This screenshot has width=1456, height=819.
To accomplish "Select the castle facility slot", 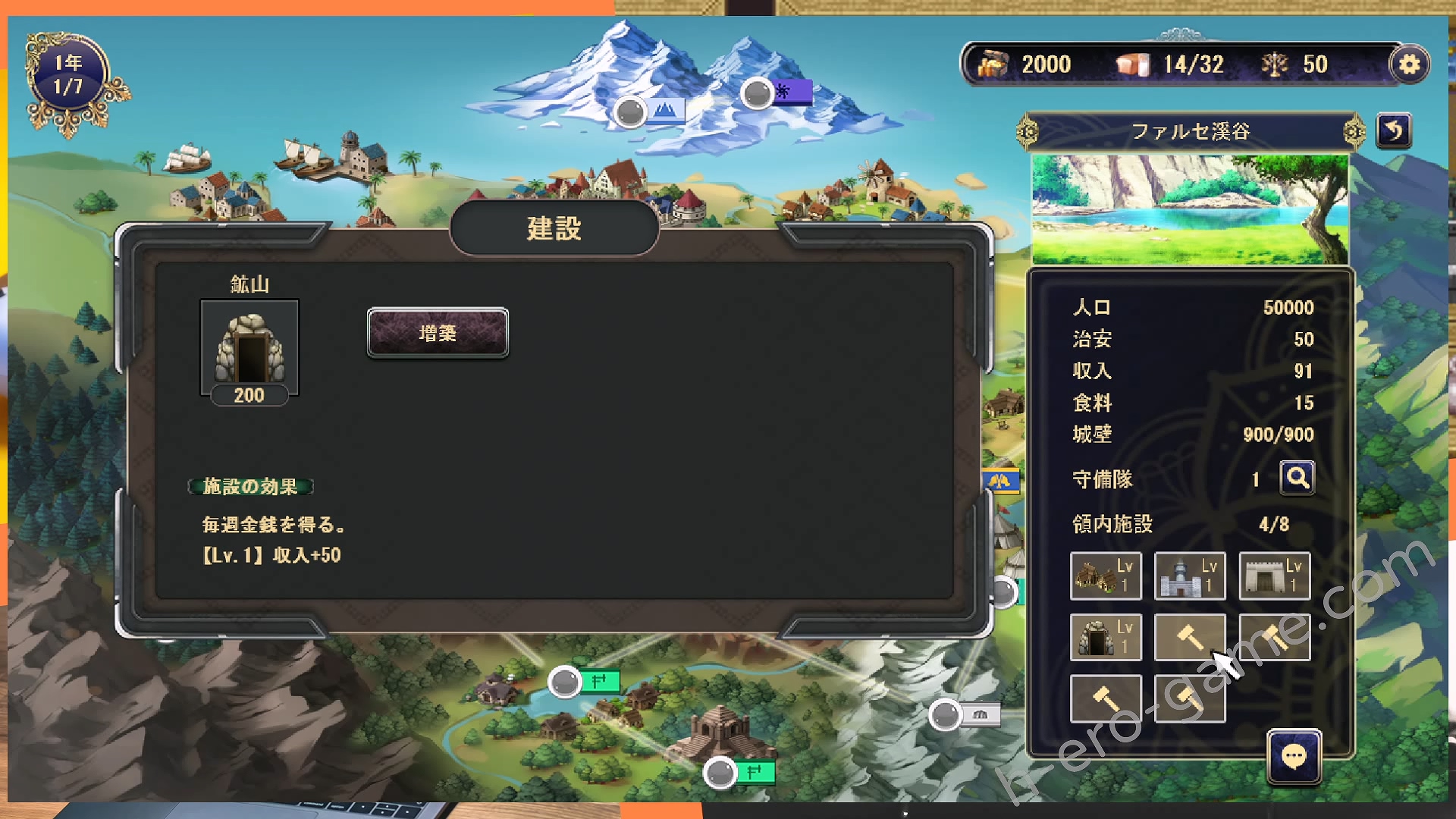I will coord(1189,576).
